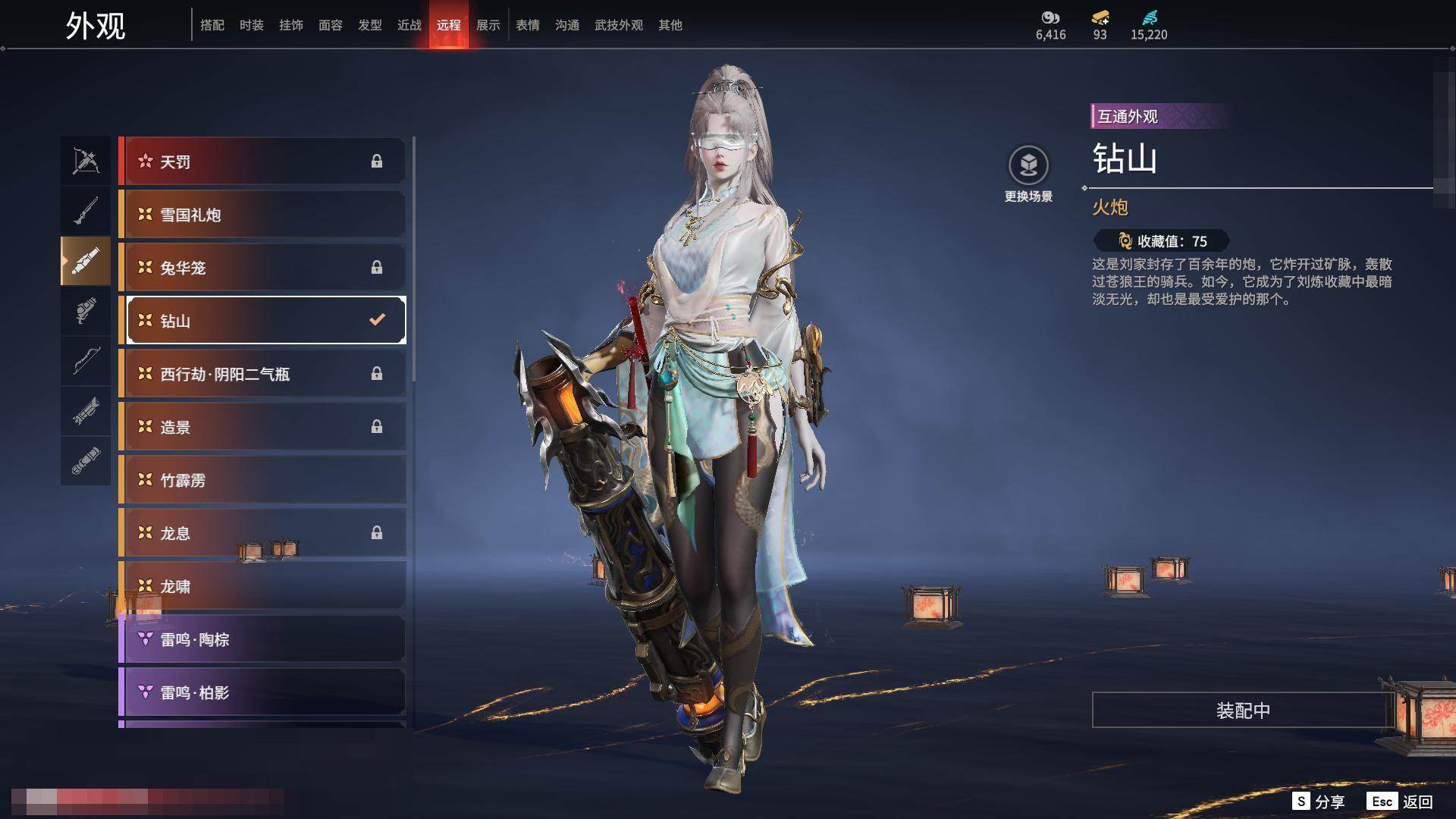Select the crossbow weapon category icon
The height and width of the screenshot is (819, 1456).
coord(86,161)
